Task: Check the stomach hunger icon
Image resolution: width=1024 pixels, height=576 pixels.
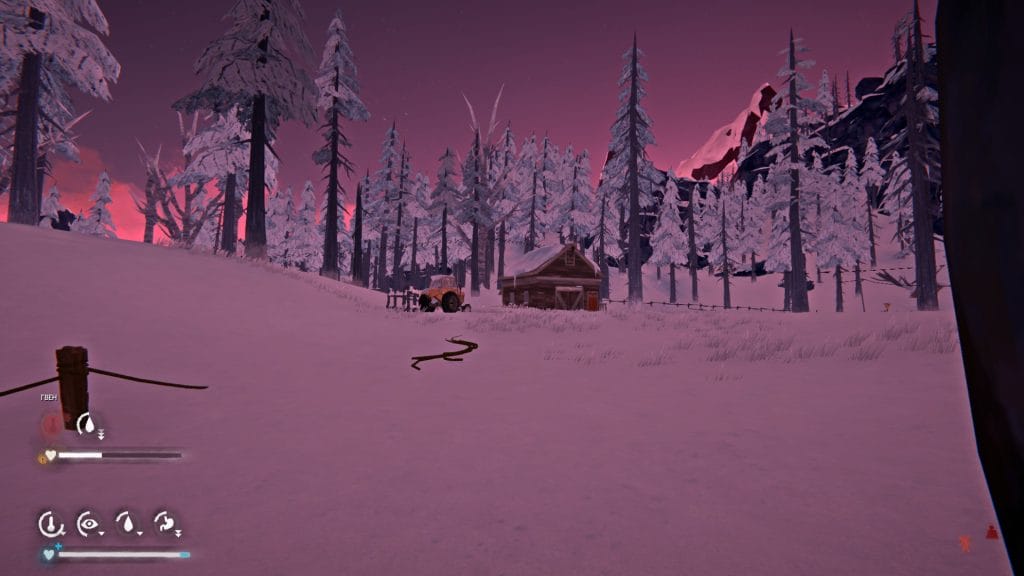Action: [165, 522]
